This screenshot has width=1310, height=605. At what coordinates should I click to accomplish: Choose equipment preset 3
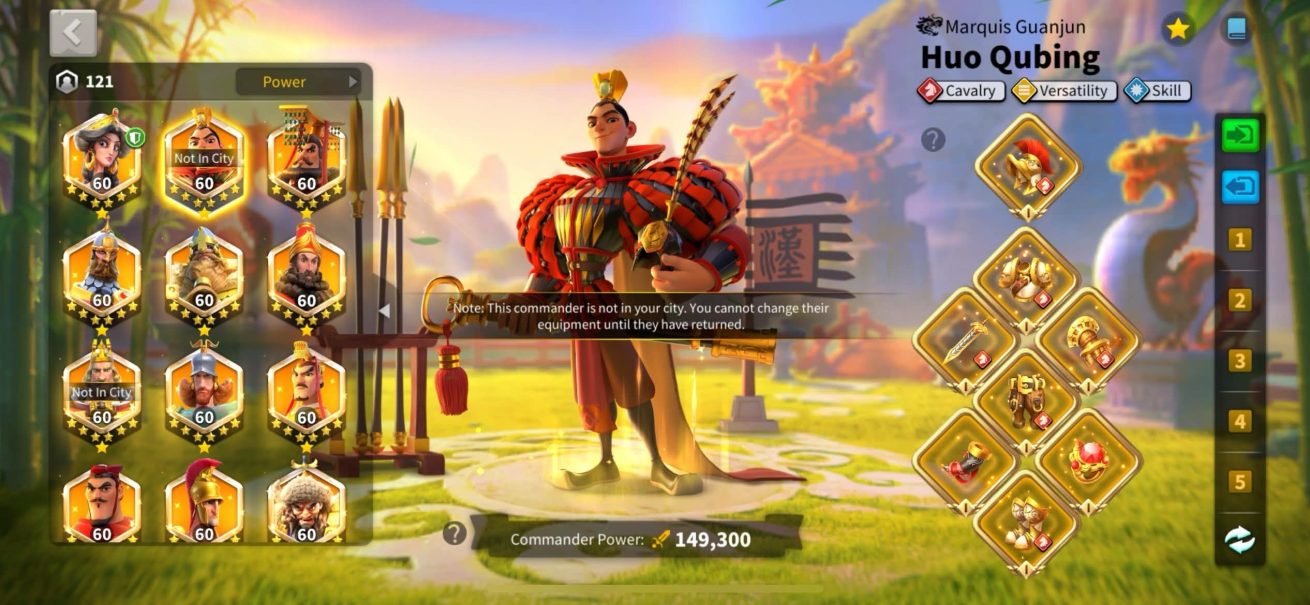1240,361
